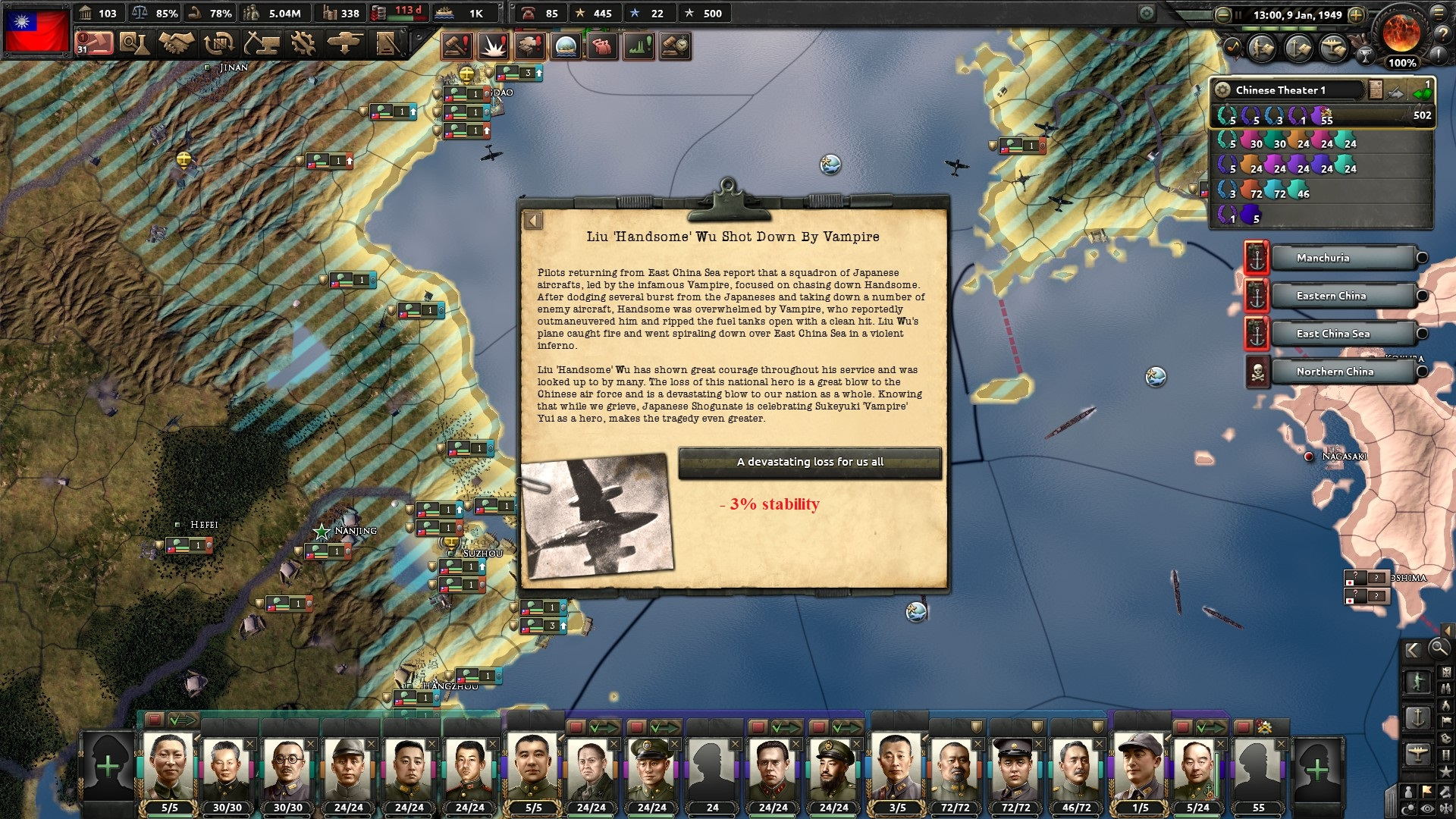Open the Republic of China flag panel
Image resolution: width=1456 pixels, height=819 pixels.
[x=36, y=30]
